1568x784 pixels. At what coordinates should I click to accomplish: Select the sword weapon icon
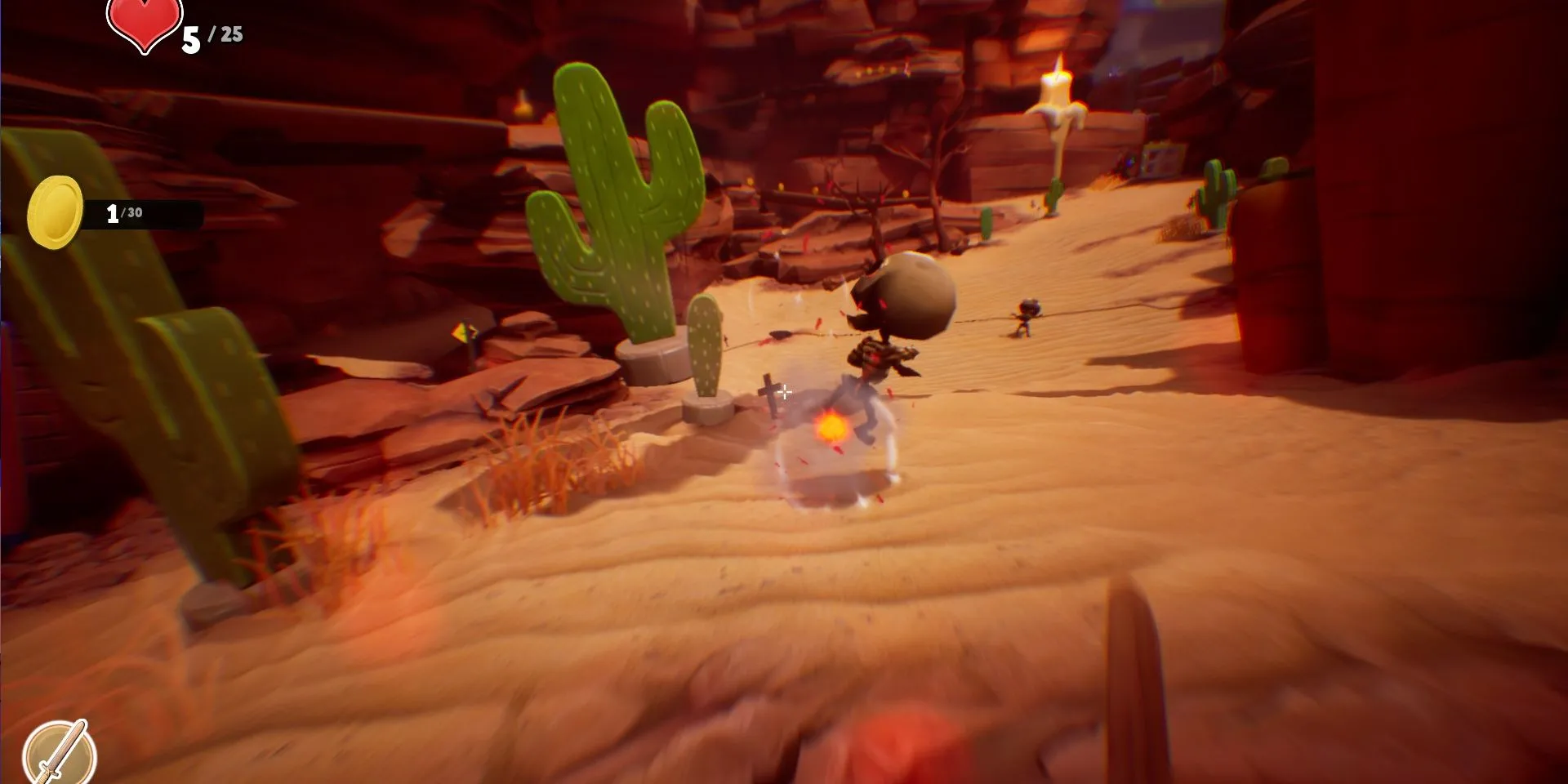click(x=60, y=753)
